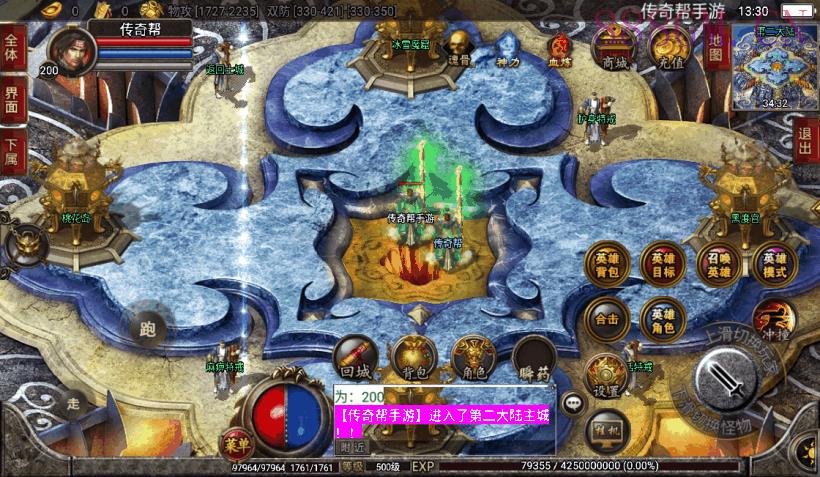820x477 pixels.
Task: Open the 设置 settings icon
Action: pos(606,376)
